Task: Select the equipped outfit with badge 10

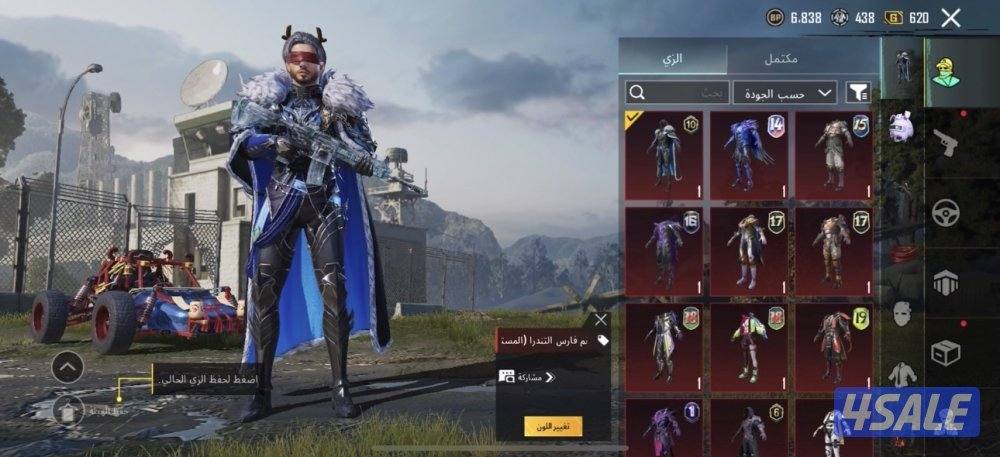Action: click(663, 154)
